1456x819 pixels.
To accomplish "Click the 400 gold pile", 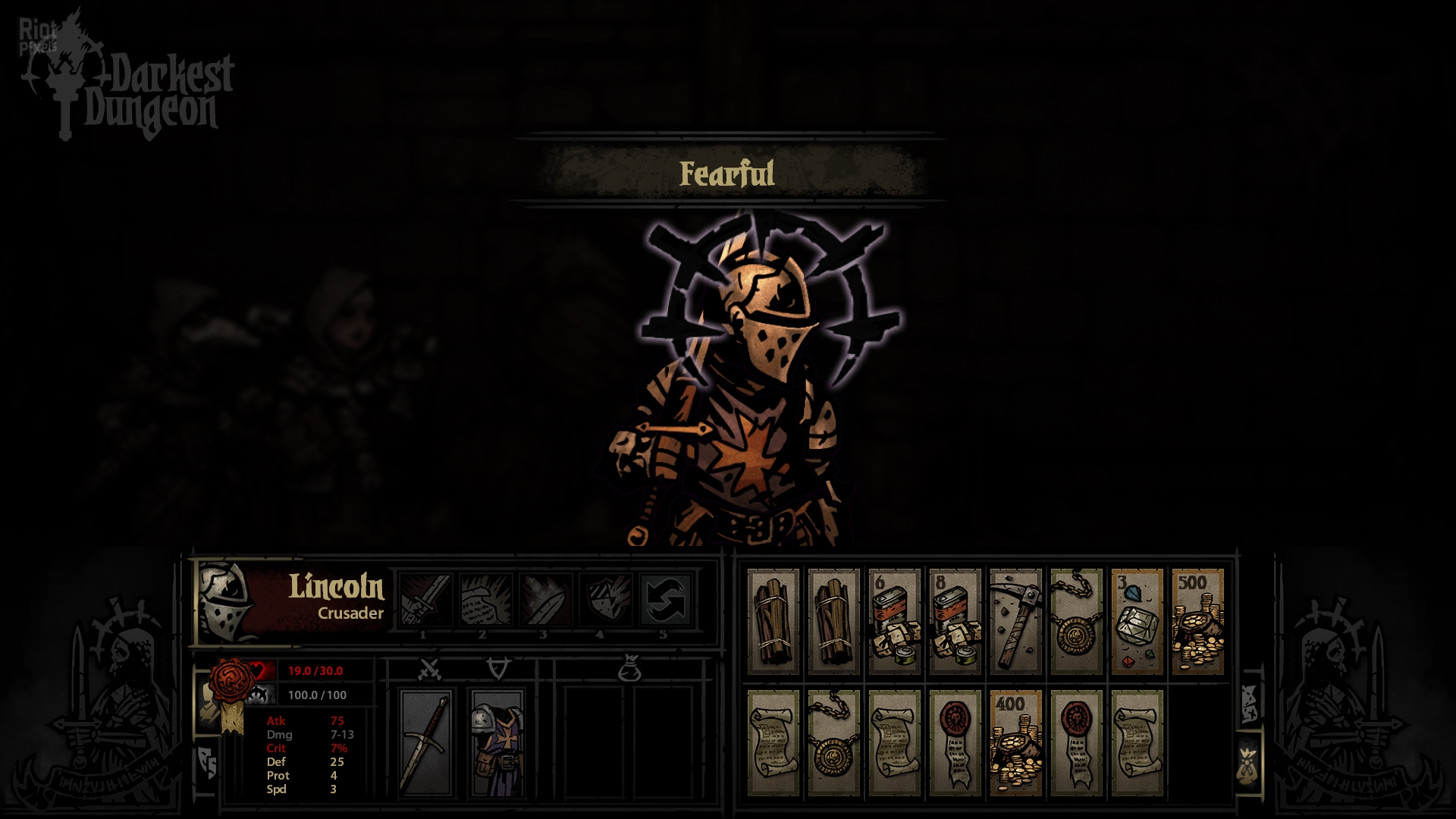I will click(1016, 743).
